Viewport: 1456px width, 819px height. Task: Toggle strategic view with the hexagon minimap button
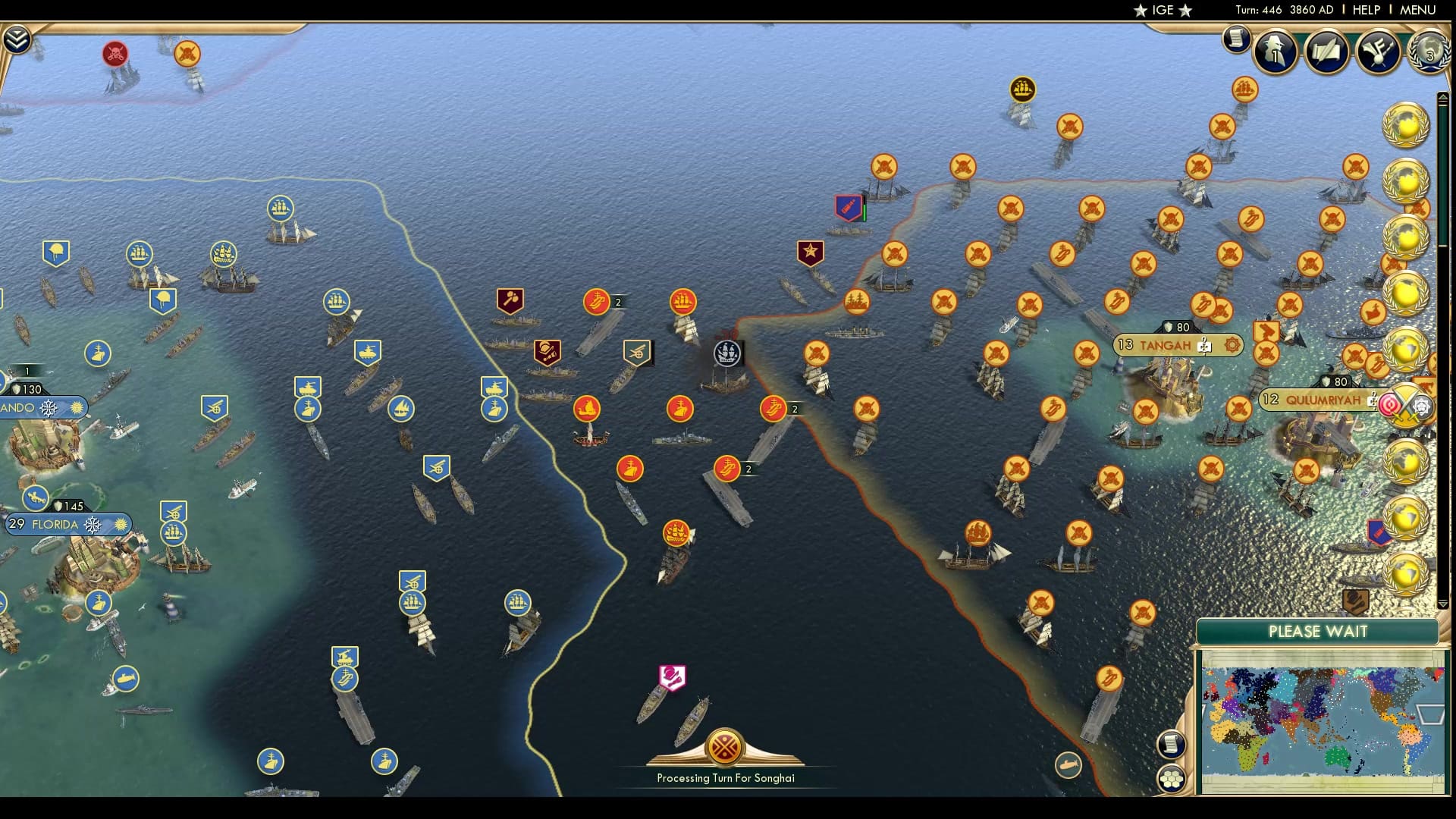(1171, 779)
